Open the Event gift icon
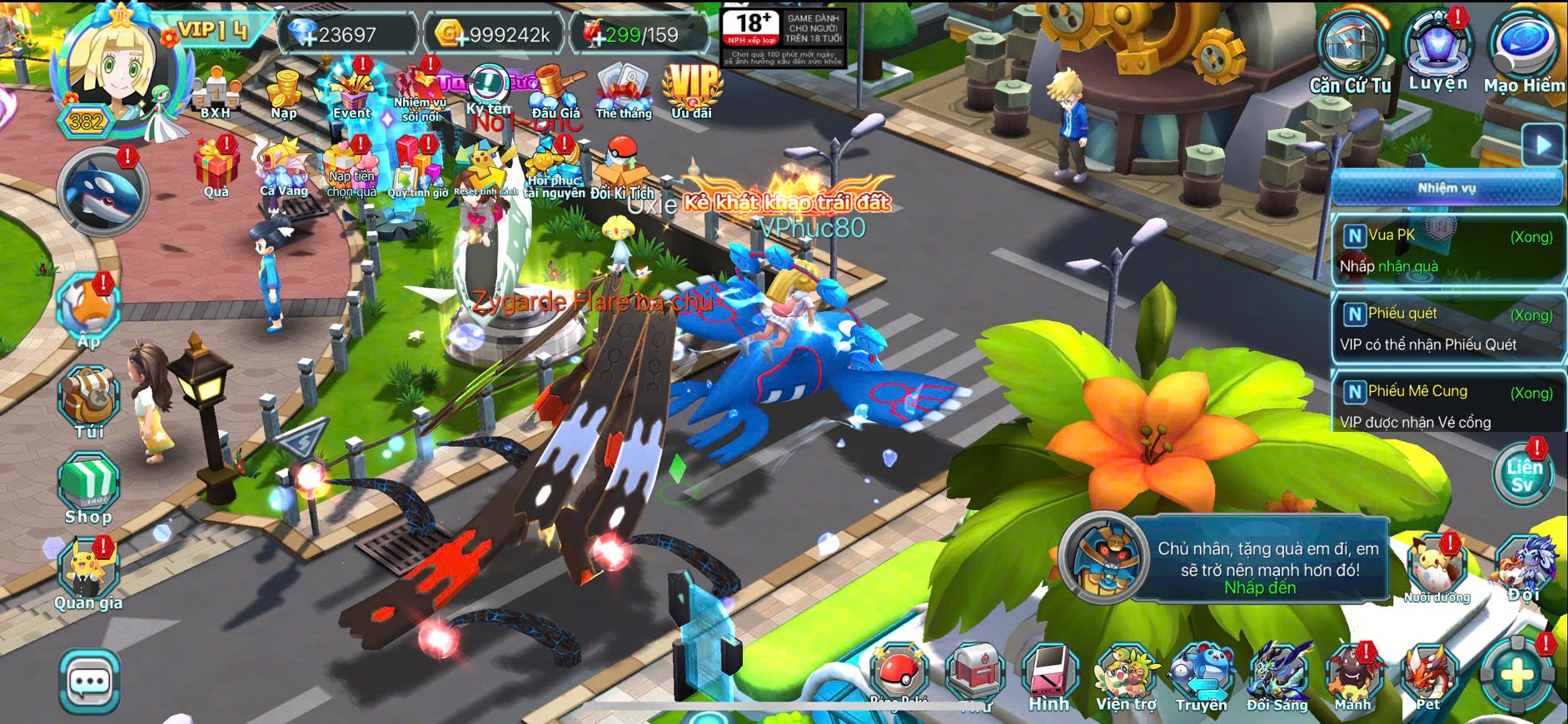This screenshot has width=1568, height=724. click(x=351, y=92)
